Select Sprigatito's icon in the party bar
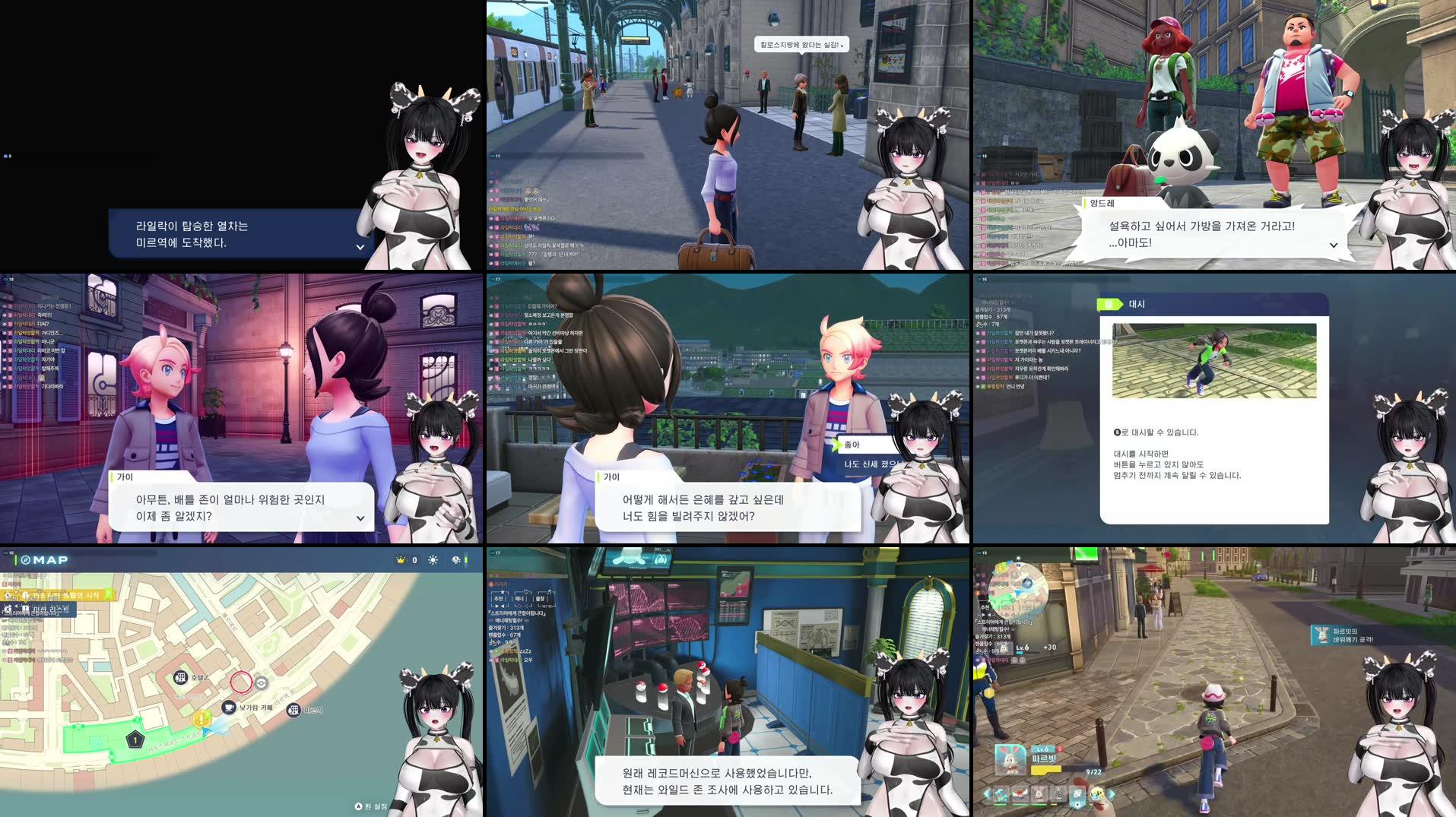The width and height of the screenshot is (1456, 817). [x=1001, y=796]
